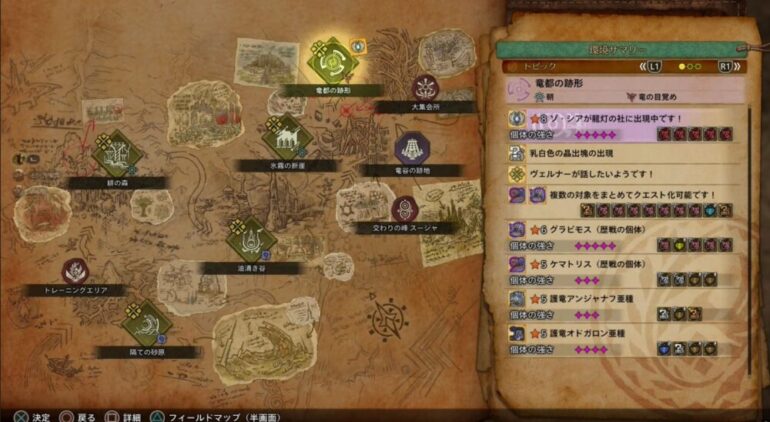770x422 pixels.
Task: Choose the 交わりの峰 スージャ marker
Action: click(x=405, y=209)
